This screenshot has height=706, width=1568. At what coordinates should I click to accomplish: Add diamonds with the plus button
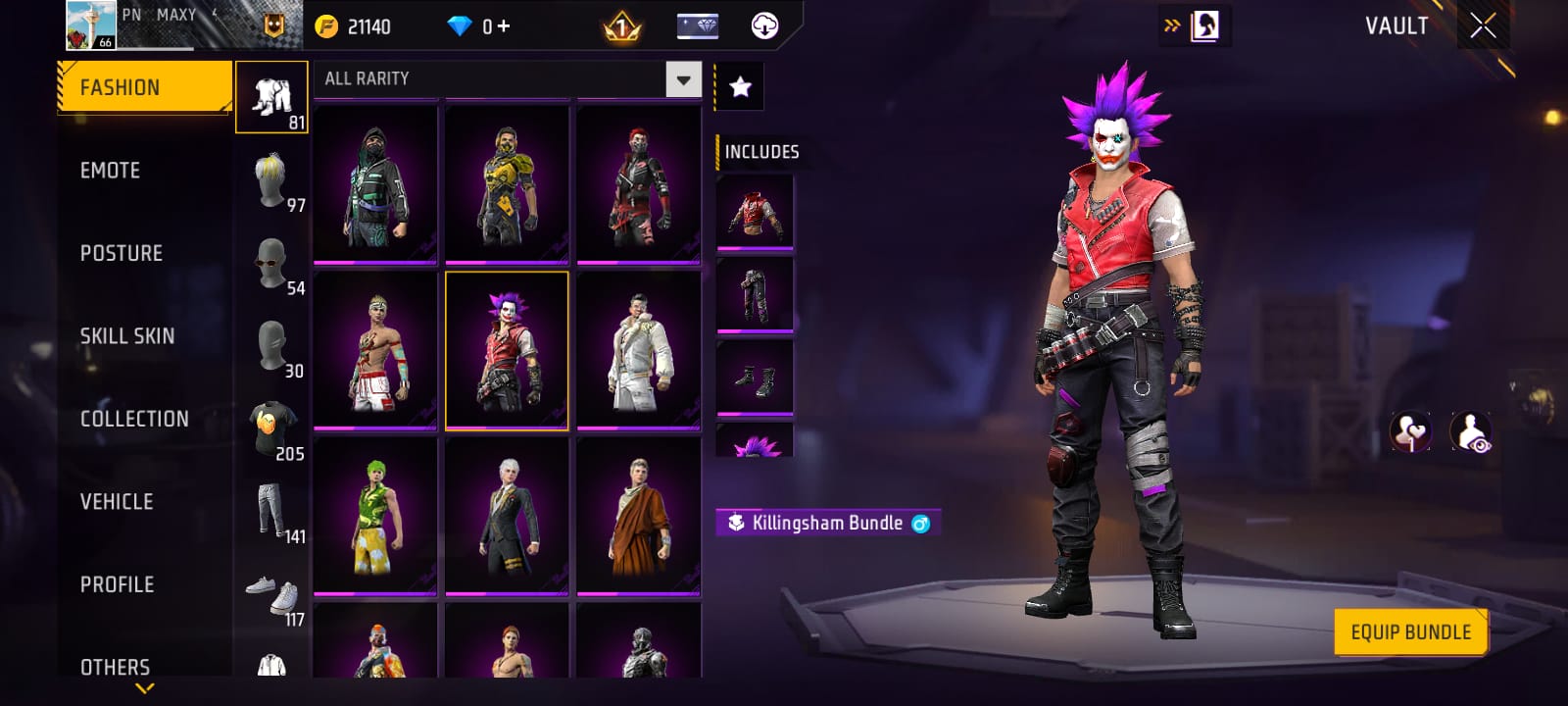point(504,26)
